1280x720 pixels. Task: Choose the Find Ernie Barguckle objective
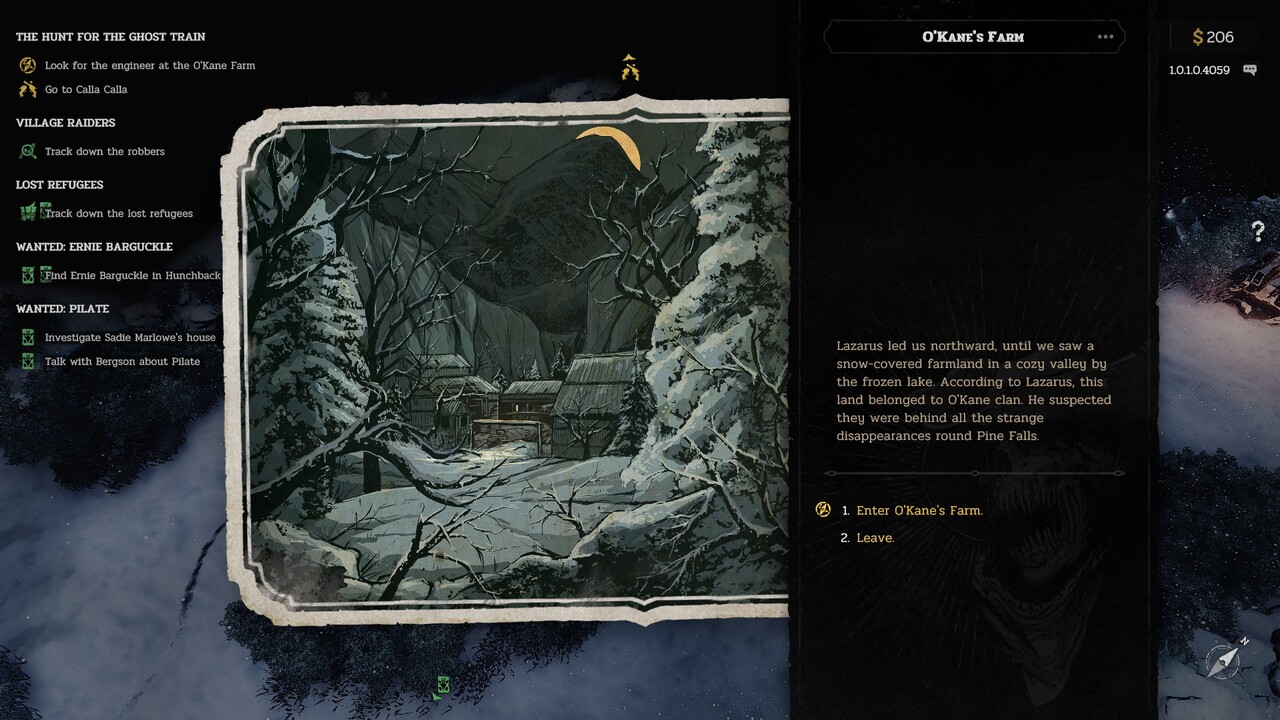click(132, 275)
